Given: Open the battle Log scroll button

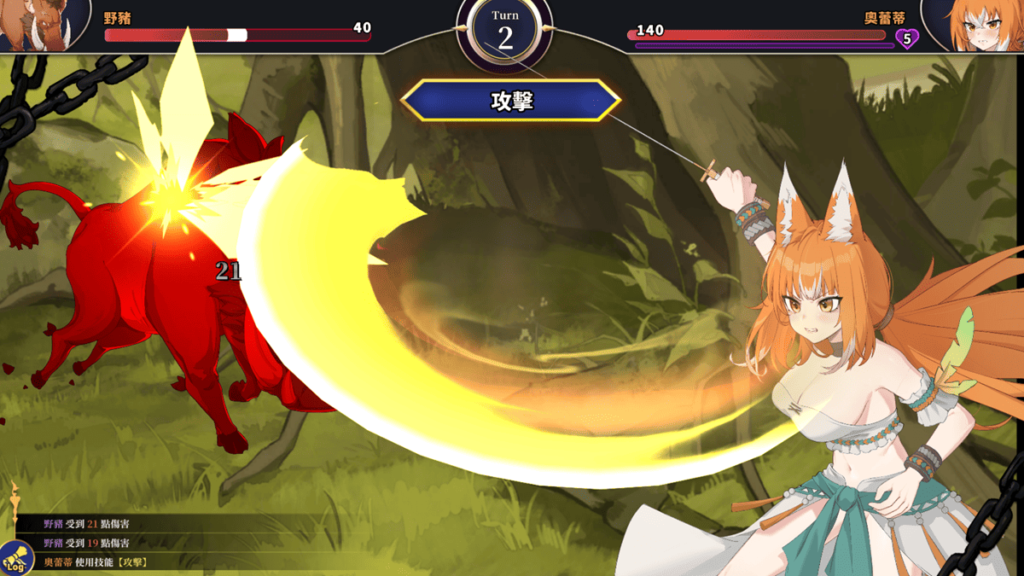Looking at the screenshot, I should [x=16, y=558].
